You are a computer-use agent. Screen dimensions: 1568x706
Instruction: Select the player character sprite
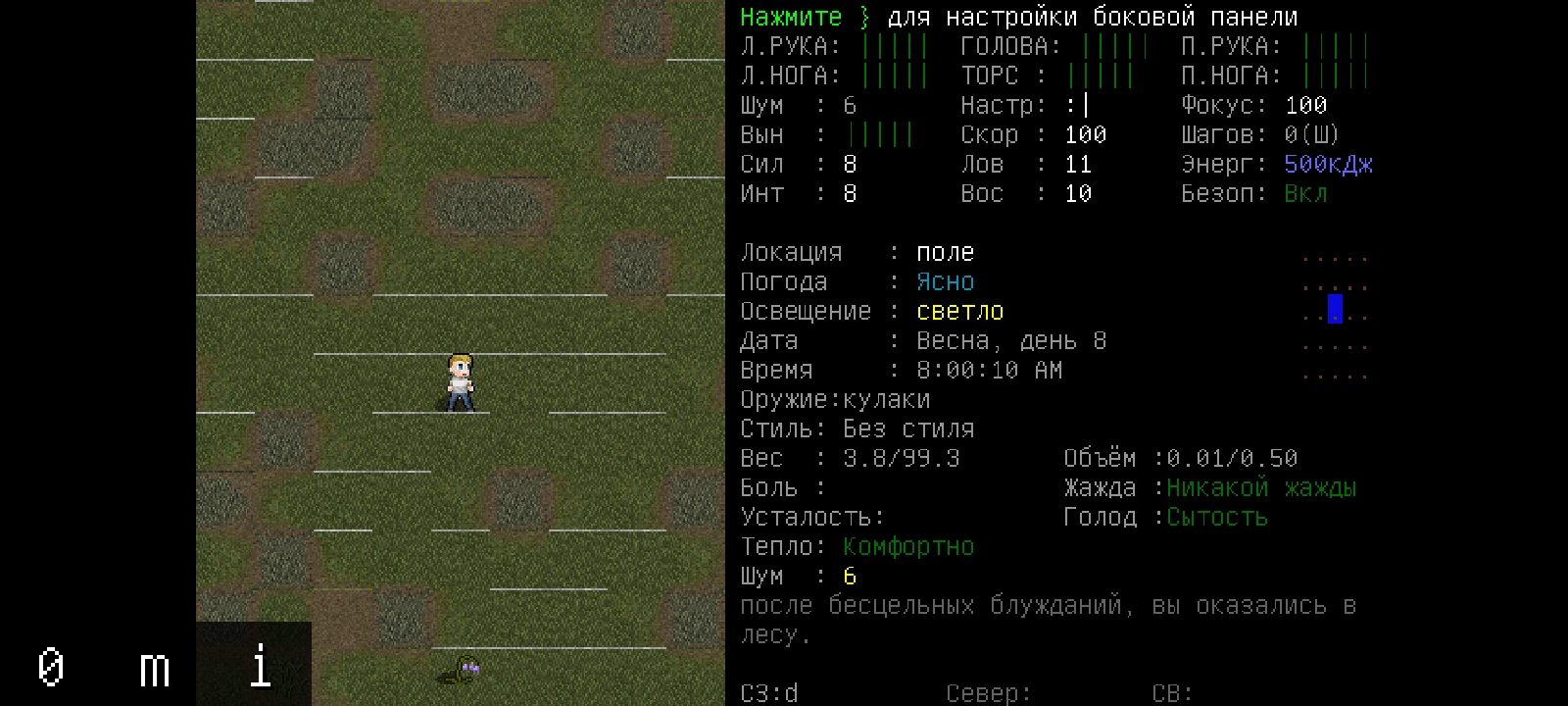tap(459, 380)
